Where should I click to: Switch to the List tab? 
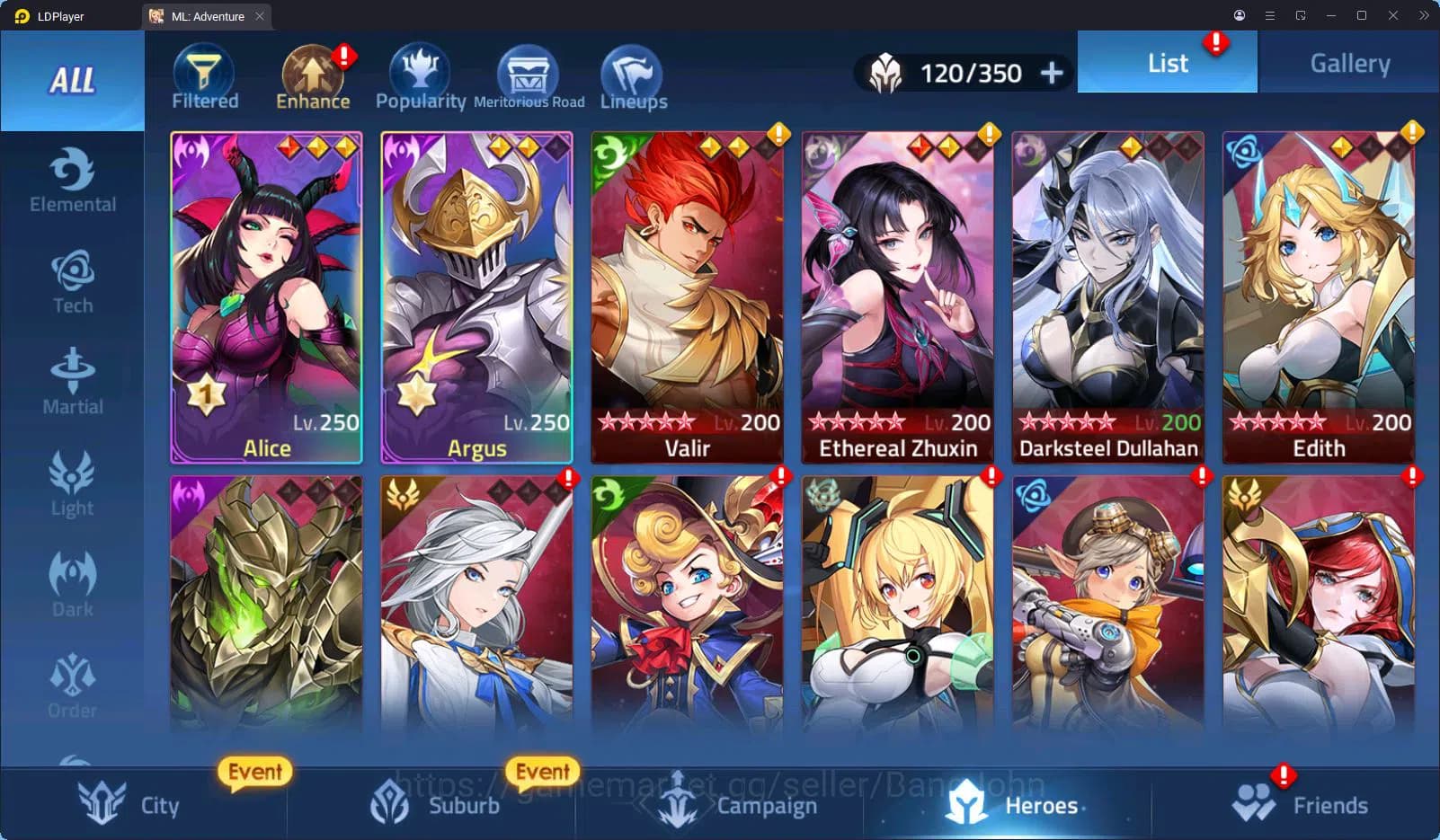pos(1168,62)
